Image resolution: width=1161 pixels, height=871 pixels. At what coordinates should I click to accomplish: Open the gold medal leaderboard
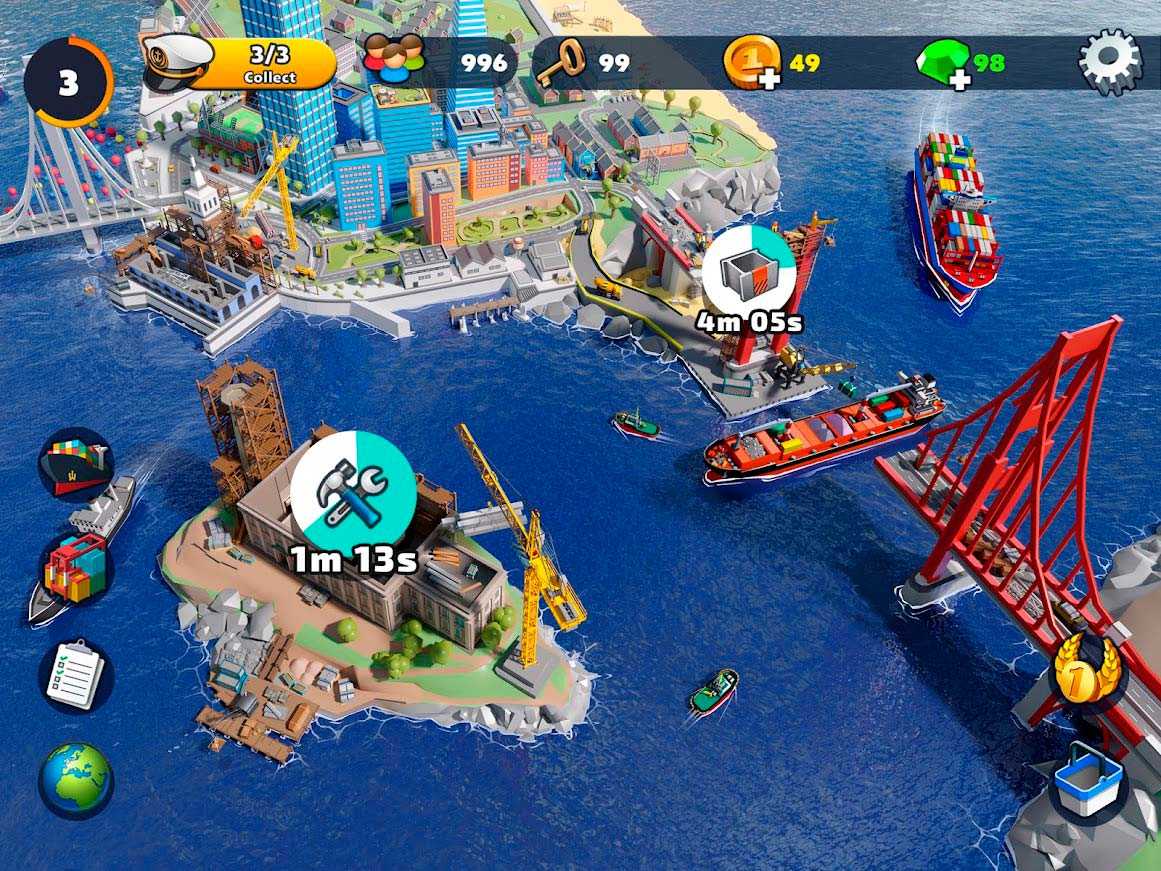[1087, 670]
